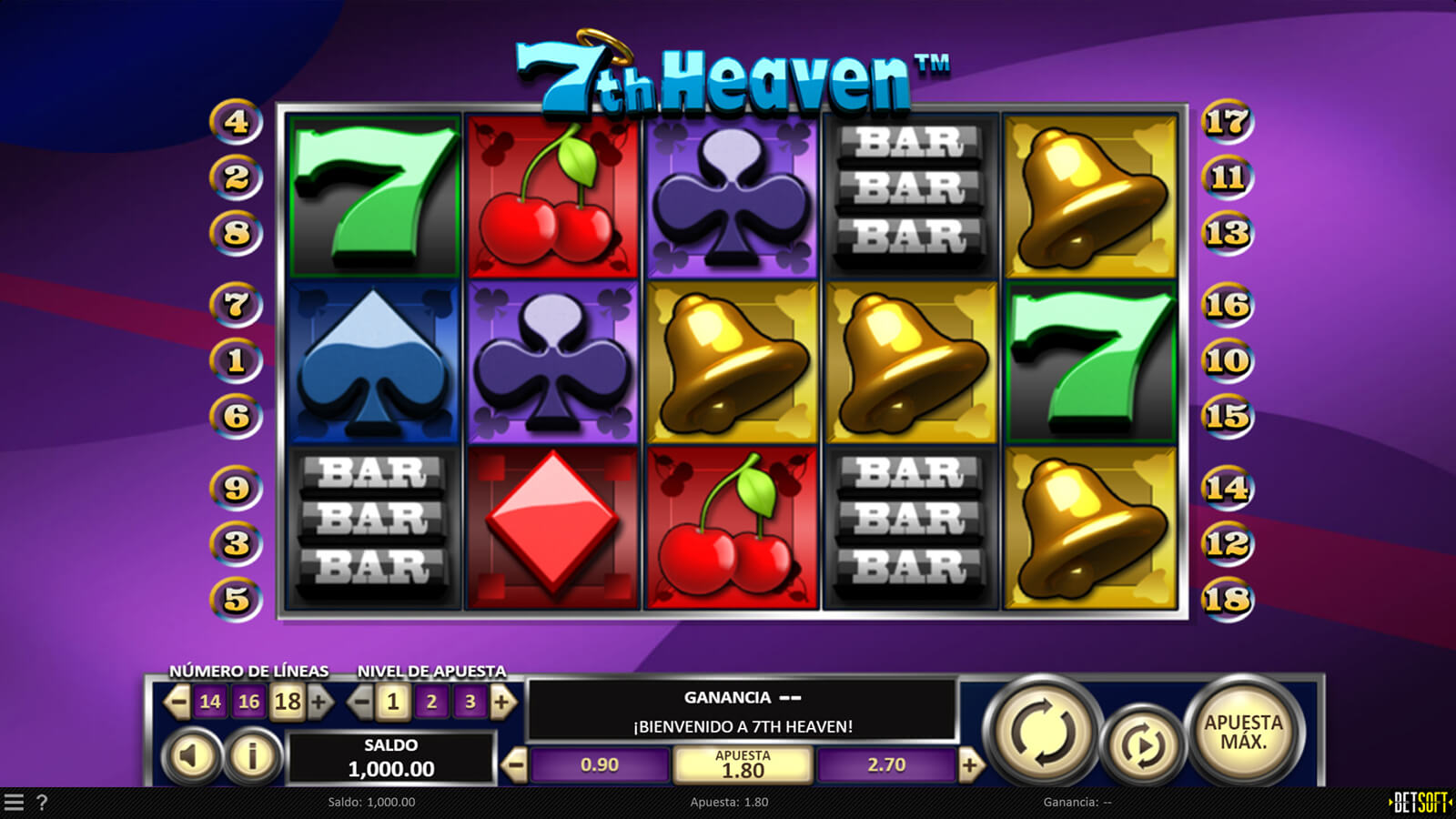Pick the 2.70 bet amount
1456x819 pixels.
point(886,765)
